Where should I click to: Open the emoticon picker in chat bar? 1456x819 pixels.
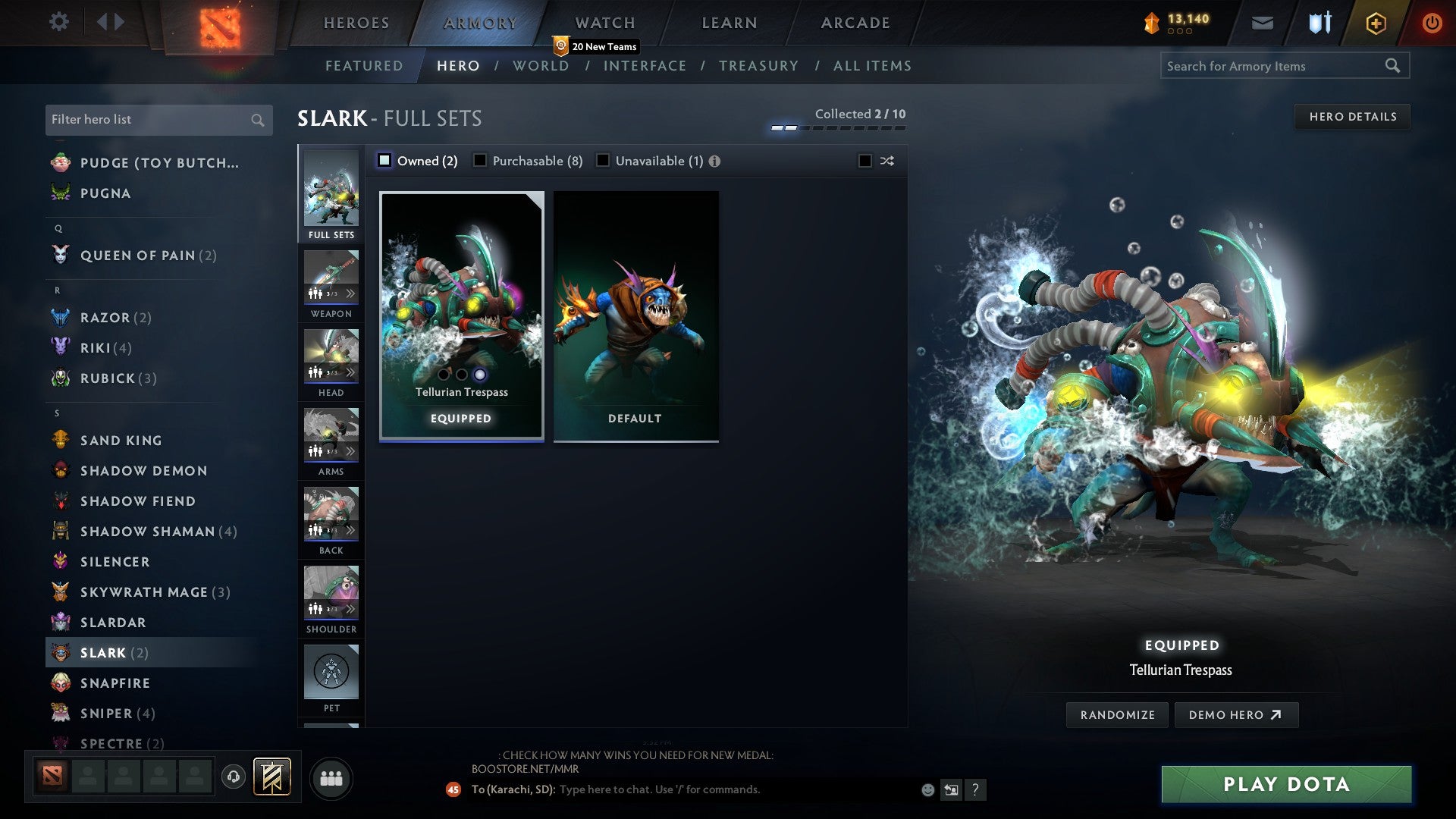(927, 789)
